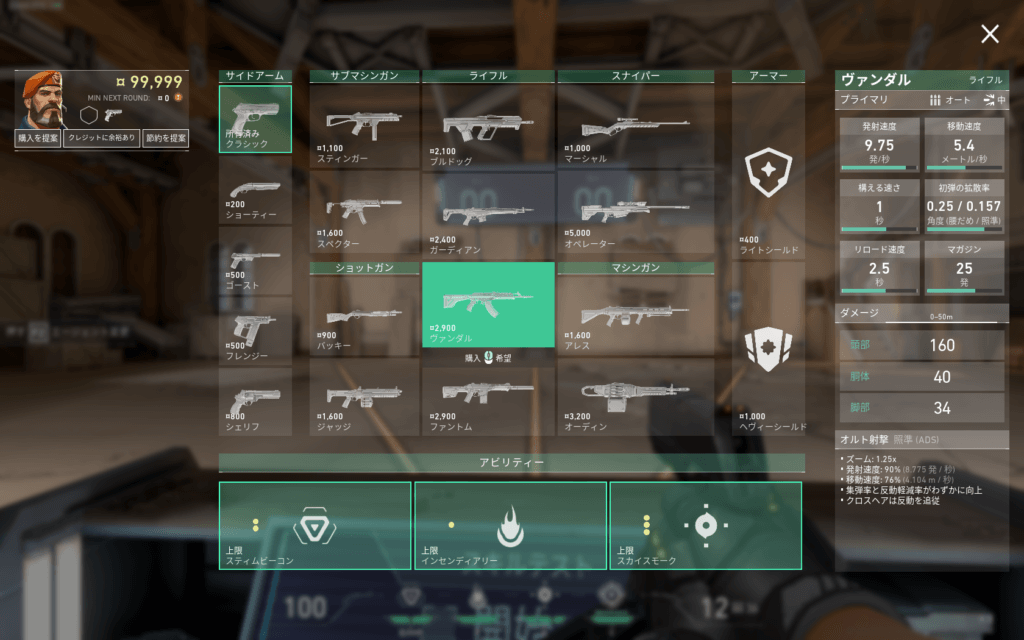1024x640 pixels.
Task: Purchase the Incendiary ability
Action: coord(510,525)
